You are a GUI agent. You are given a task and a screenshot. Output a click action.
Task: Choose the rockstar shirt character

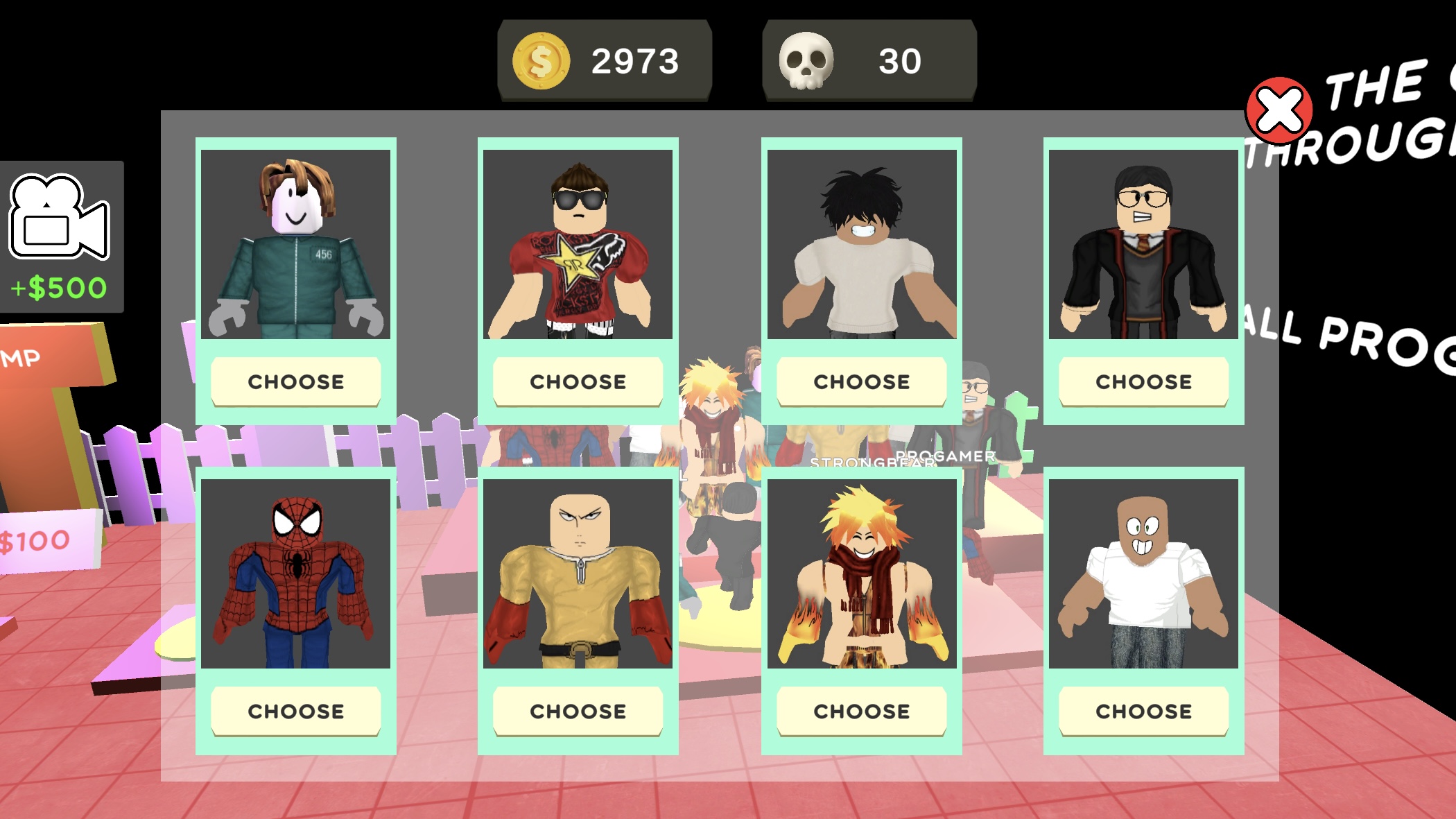(578, 381)
